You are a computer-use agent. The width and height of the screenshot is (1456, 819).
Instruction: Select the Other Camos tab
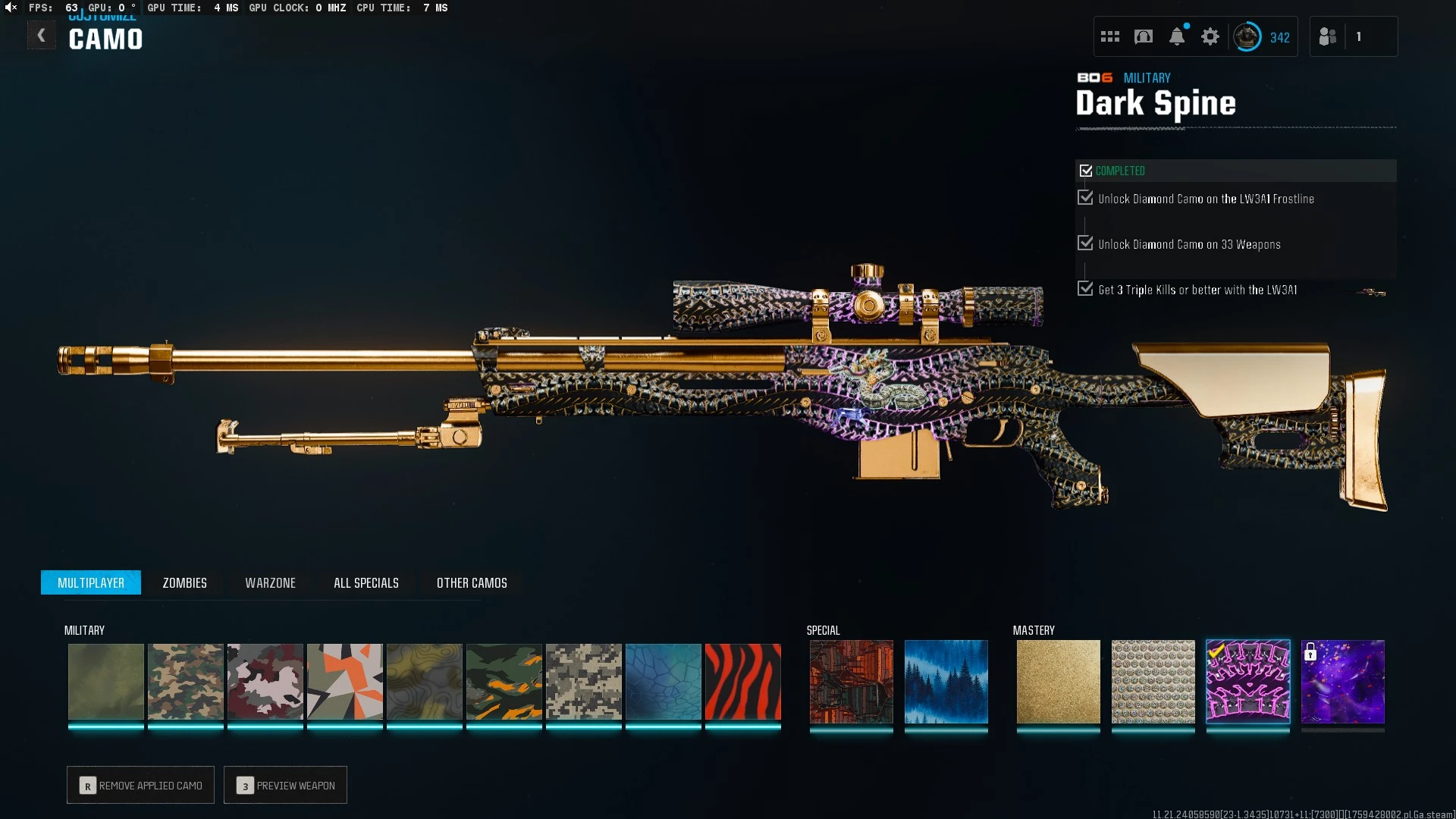(x=472, y=582)
